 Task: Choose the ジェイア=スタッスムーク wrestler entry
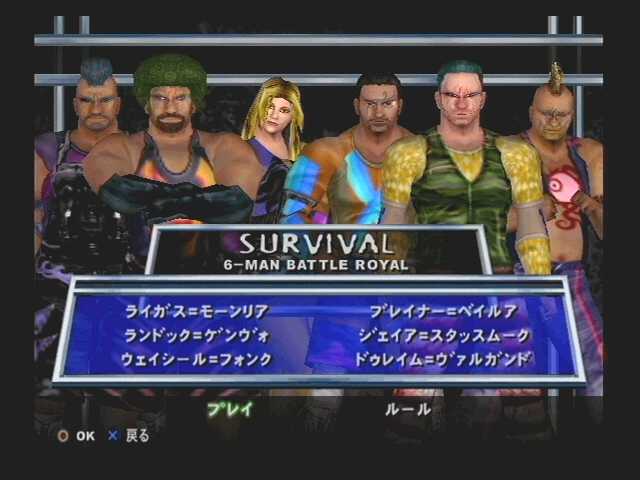pos(442,335)
